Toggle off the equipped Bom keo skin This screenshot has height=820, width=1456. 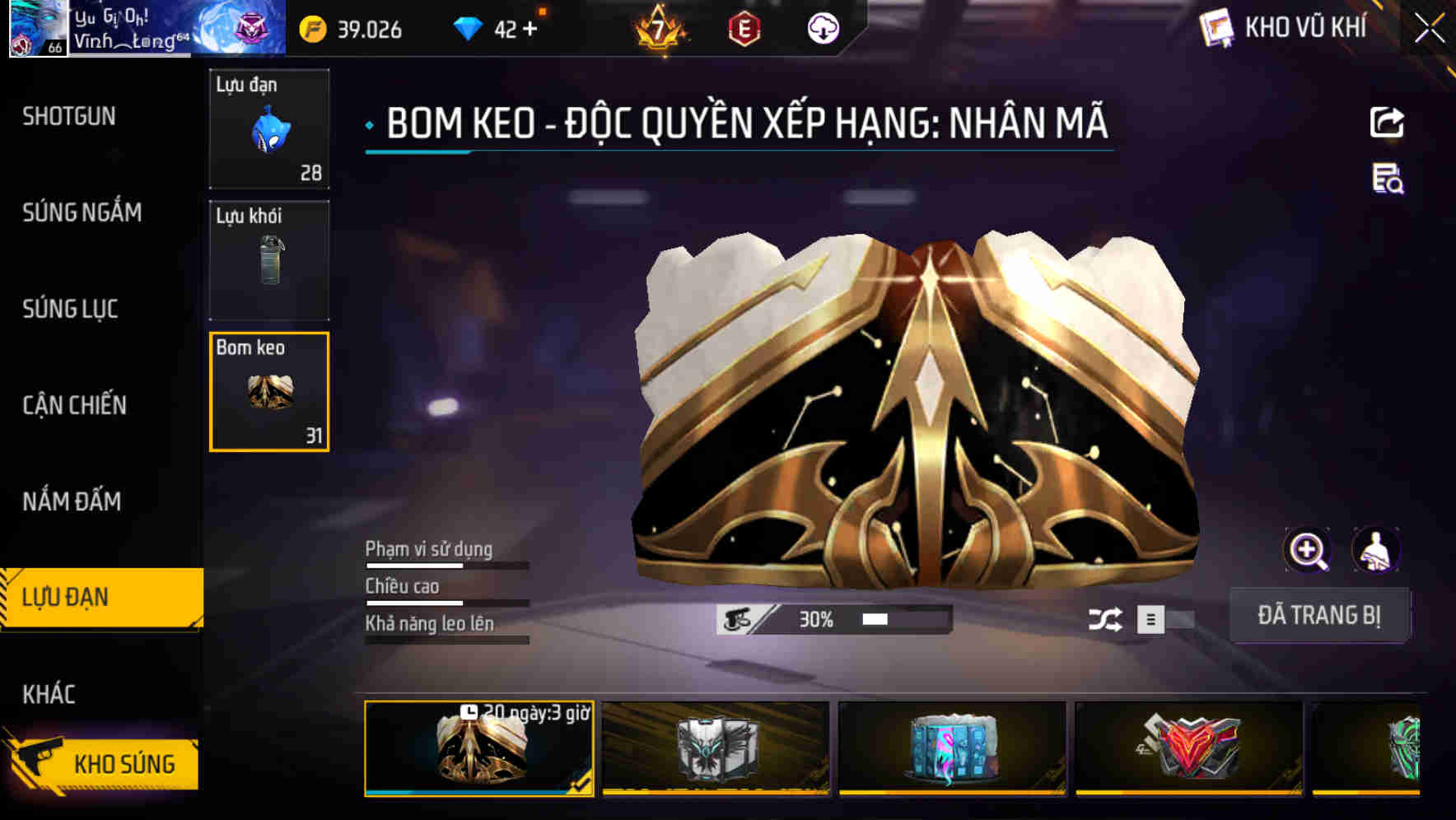click(1319, 614)
